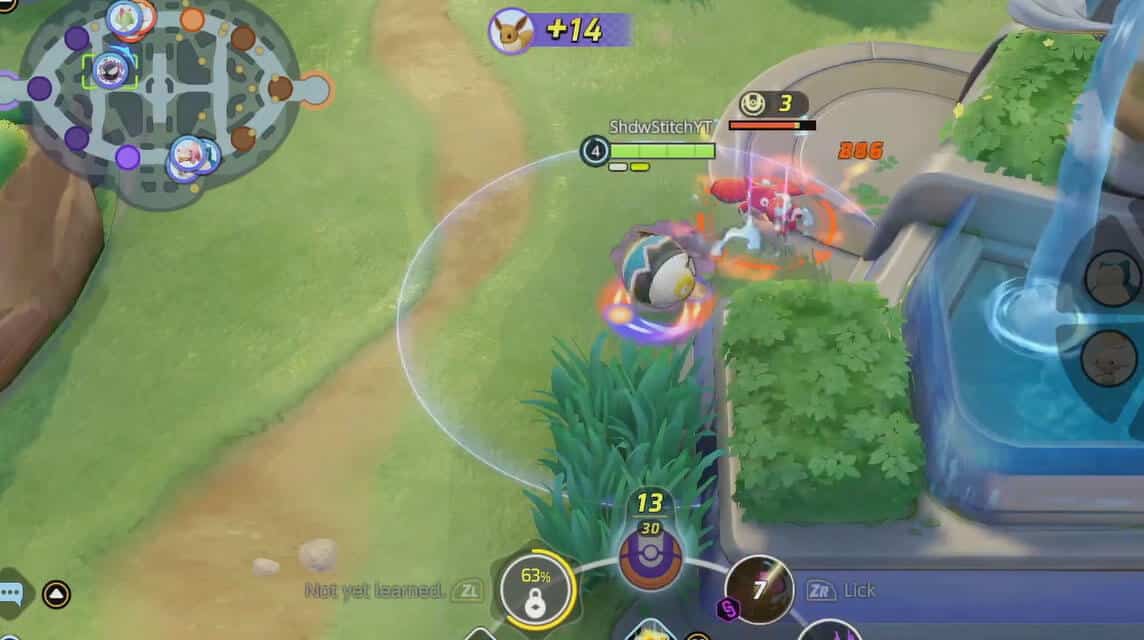Tap the round upward-triangle button beside chat
The height and width of the screenshot is (640, 1144).
pyautogui.click(x=57, y=595)
